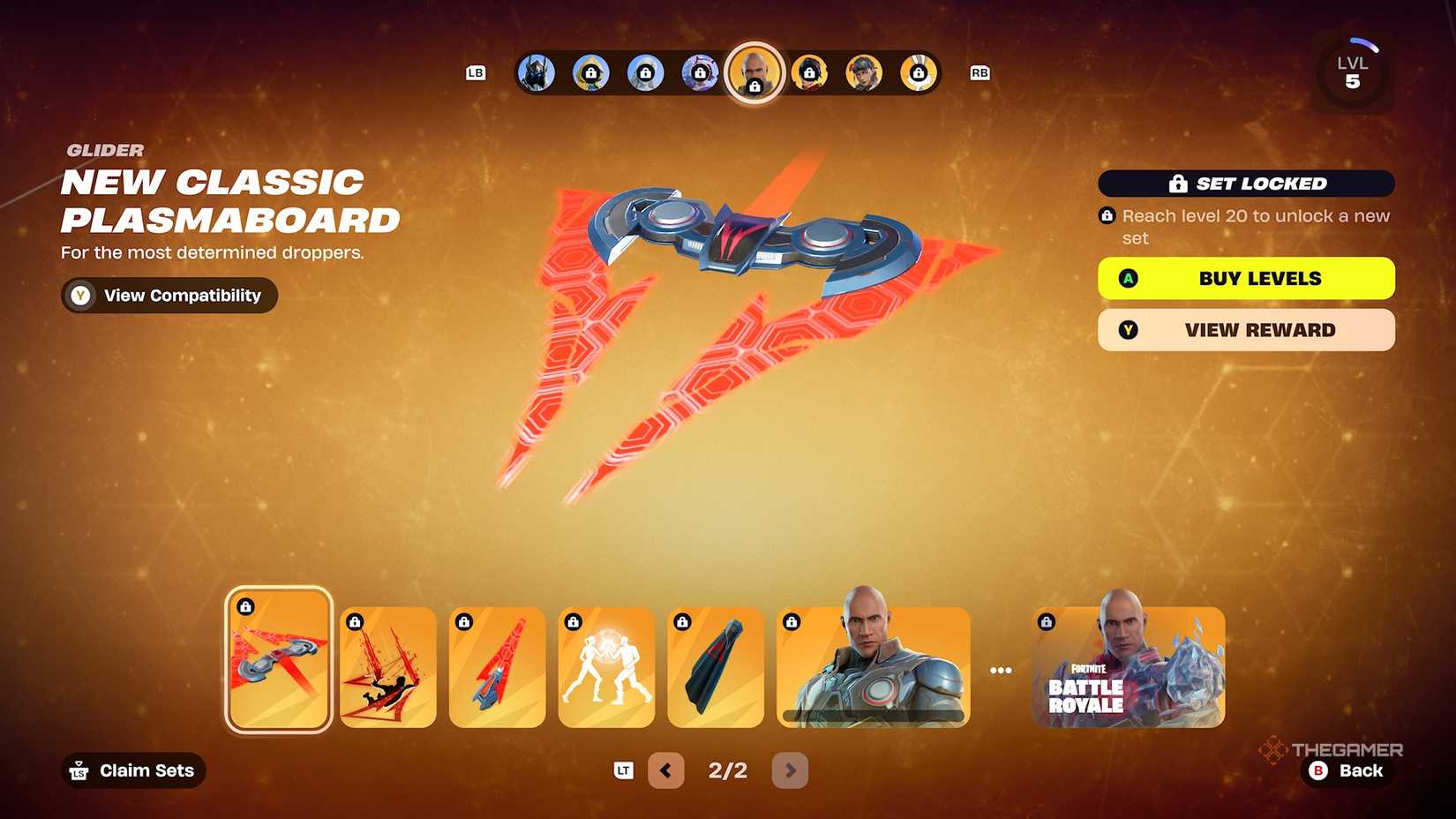Viewport: 1456px width, 819px height.
Task: Open View Reward for the locked set
Action: click(x=1245, y=330)
